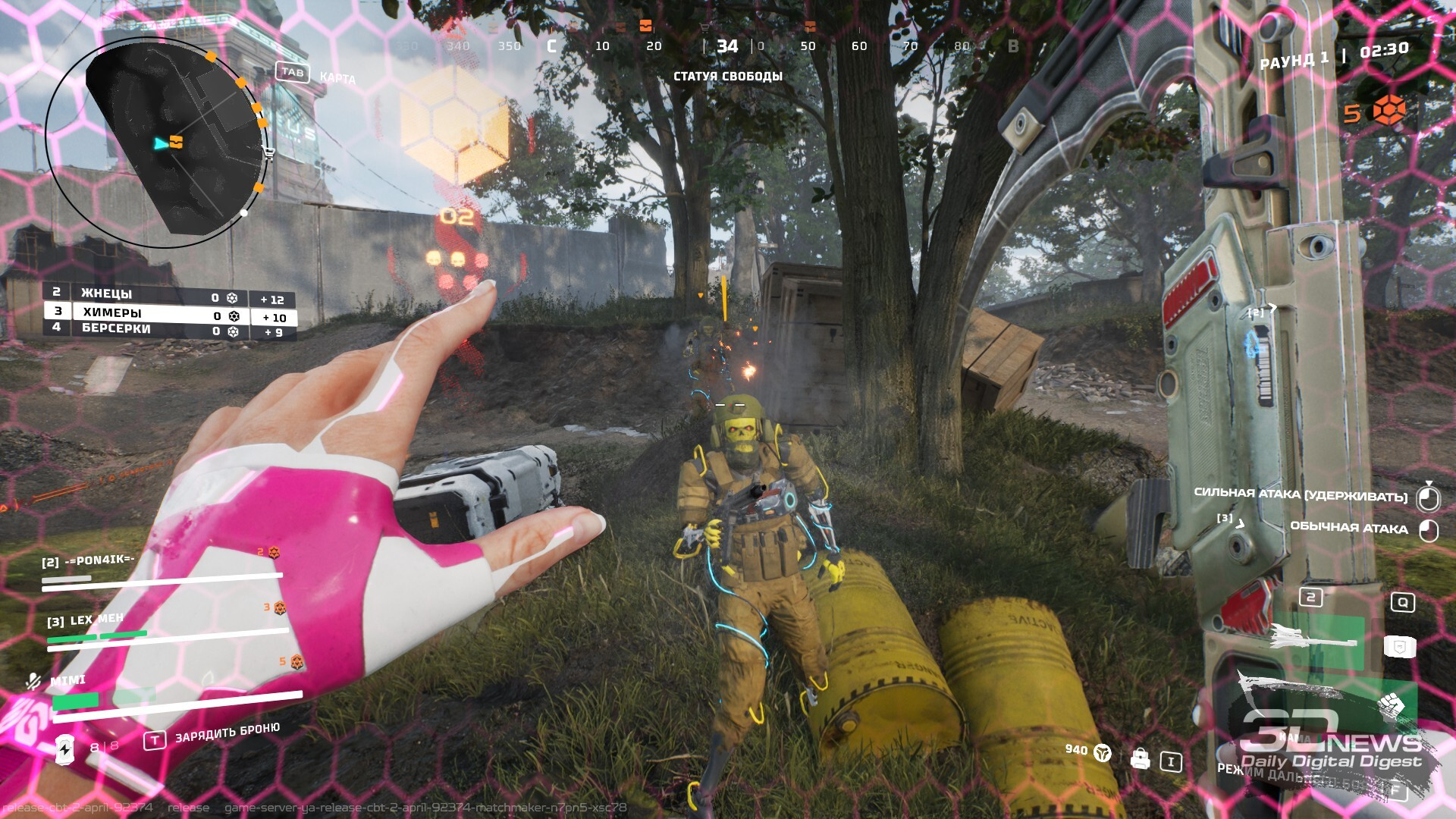Click the orange cube objective marker
The height and width of the screenshot is (819, 1456).
pyautogui.click(x=454, y=123)
